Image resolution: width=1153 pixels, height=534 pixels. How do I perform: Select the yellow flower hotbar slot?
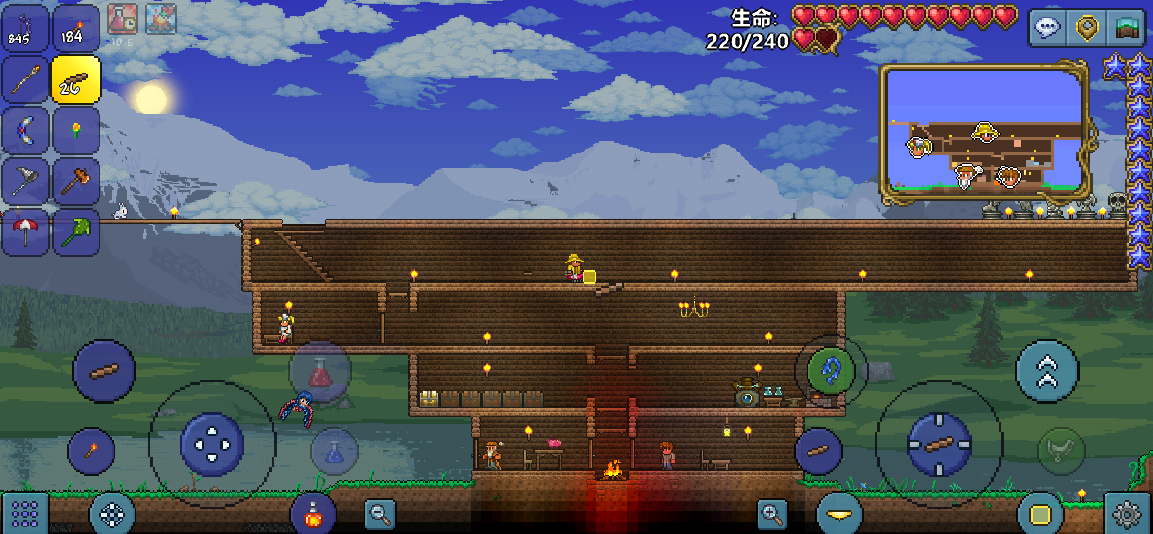[76, 131]
